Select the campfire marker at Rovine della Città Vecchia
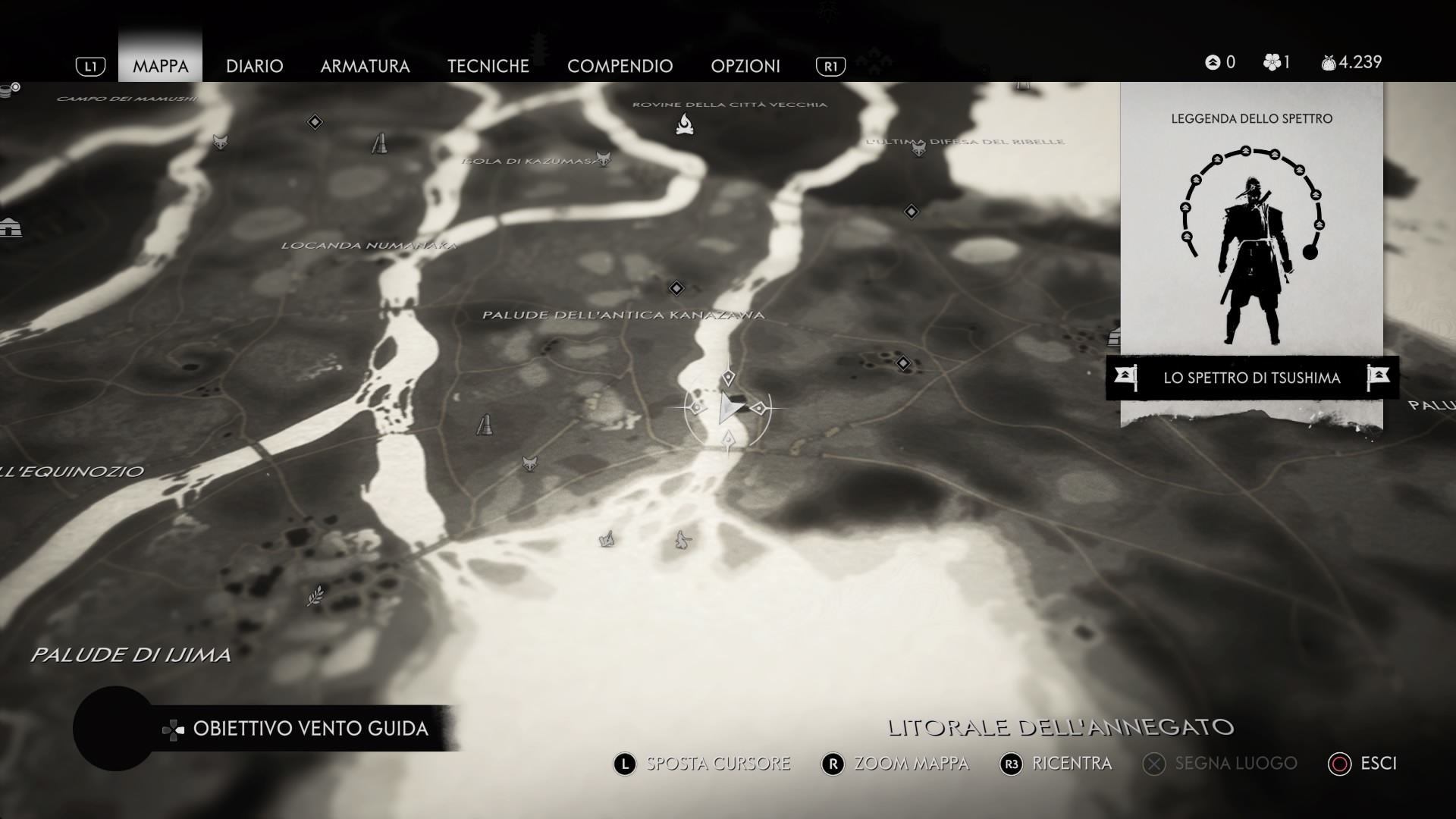This screenshot has height=819, width=1456. coord(685,124)
